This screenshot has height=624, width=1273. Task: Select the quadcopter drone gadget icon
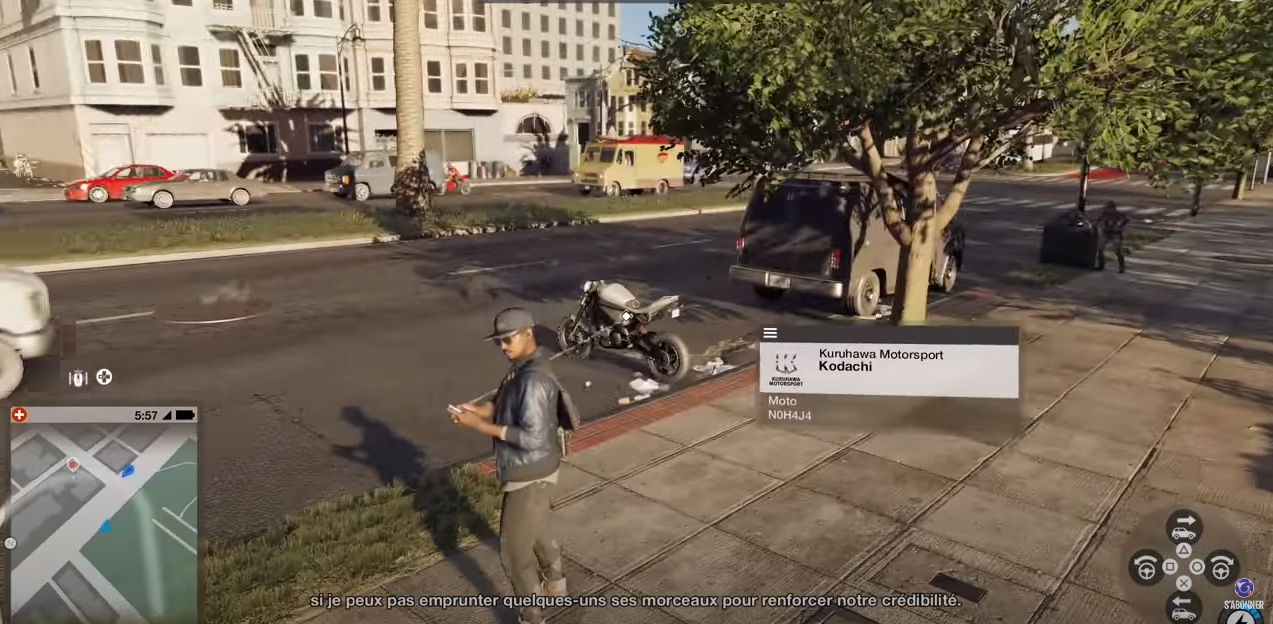point(104,377)
